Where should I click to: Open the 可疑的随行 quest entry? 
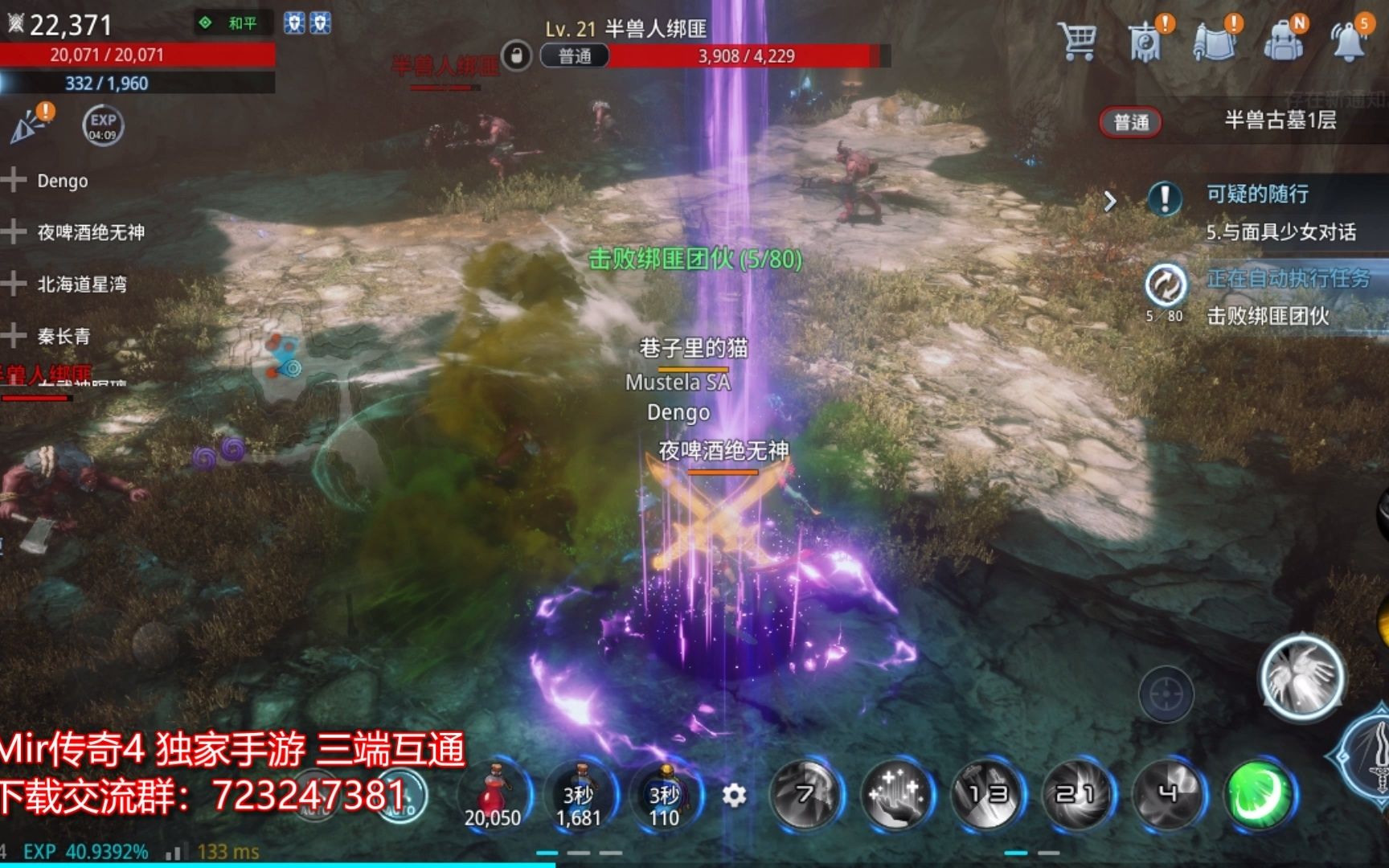pyautogui.click(x=1258, y=195)
